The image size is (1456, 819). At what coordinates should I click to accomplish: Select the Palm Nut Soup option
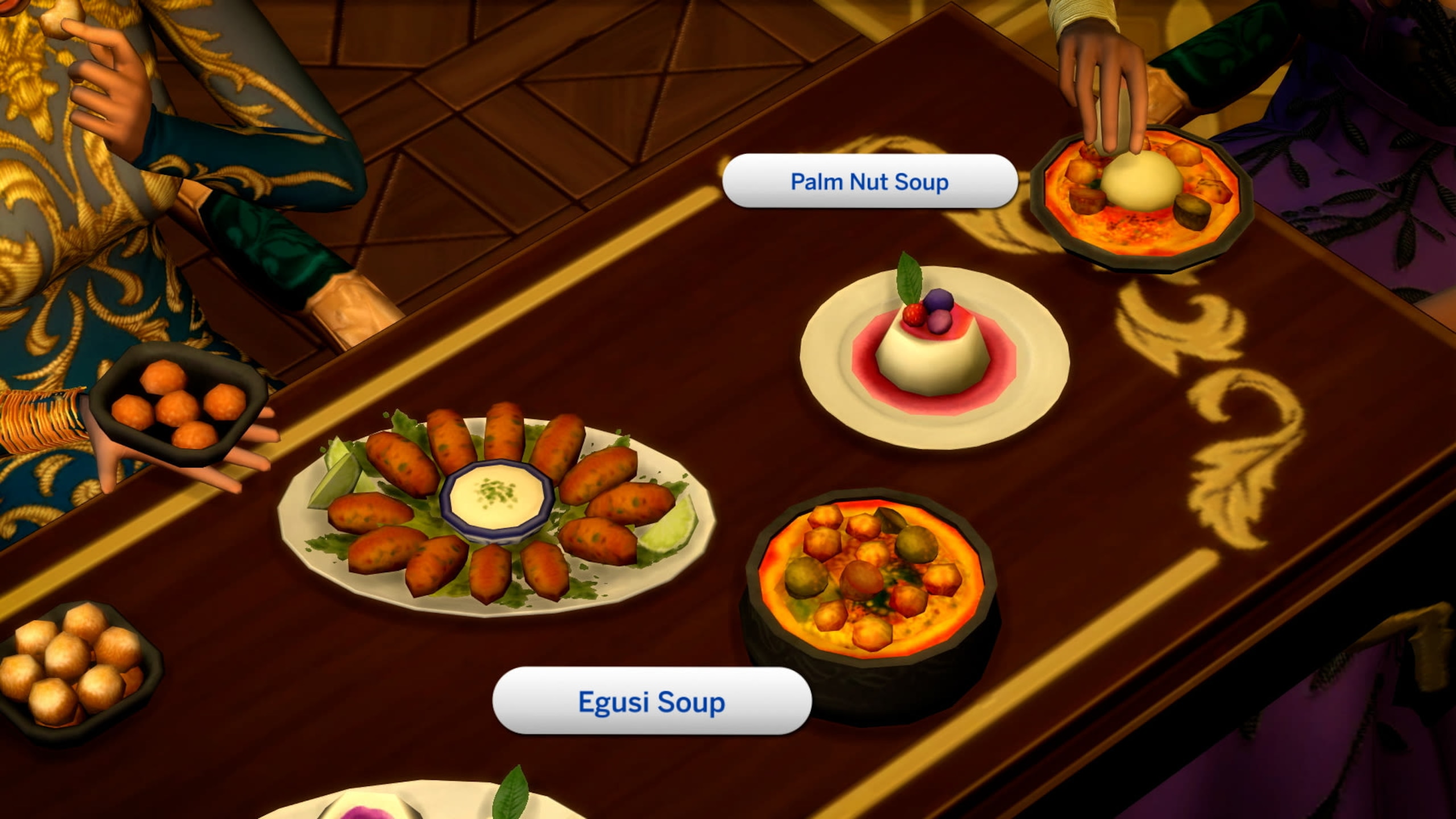coord(869,182)
